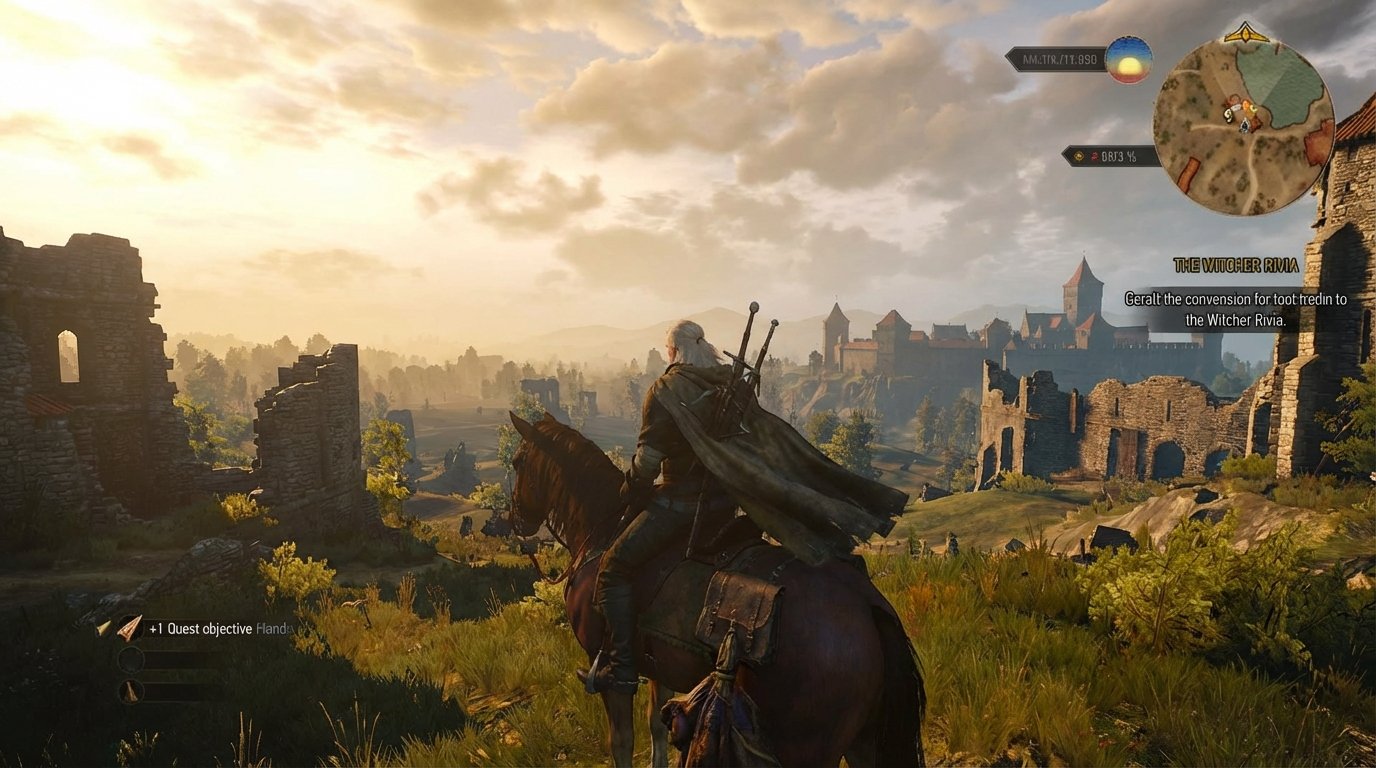Click the small yellow arrow icon bottom-left
Image resolution: width=1376 pixels, height=768 pixels.
tap(102, 627)
